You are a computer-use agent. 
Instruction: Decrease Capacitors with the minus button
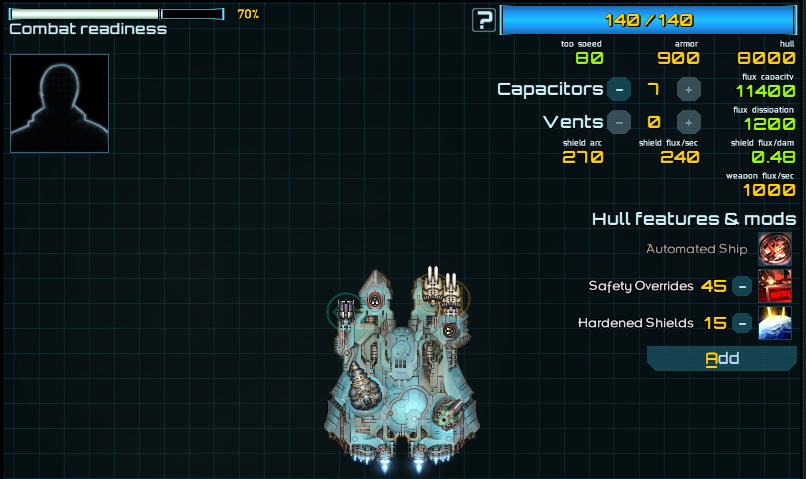tap(619, 89)
